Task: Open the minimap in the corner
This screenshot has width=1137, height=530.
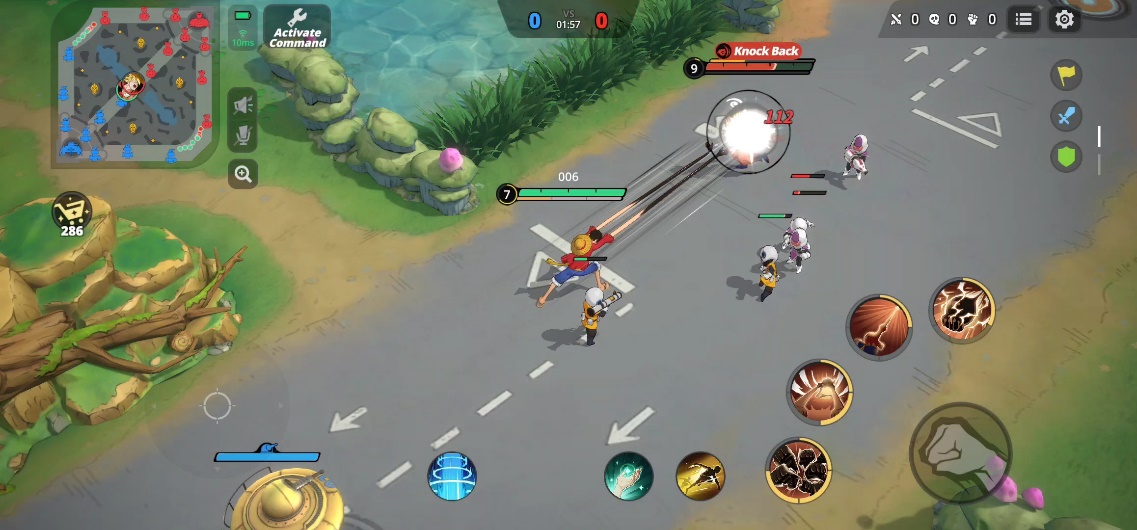Action: tap(134, 85)
